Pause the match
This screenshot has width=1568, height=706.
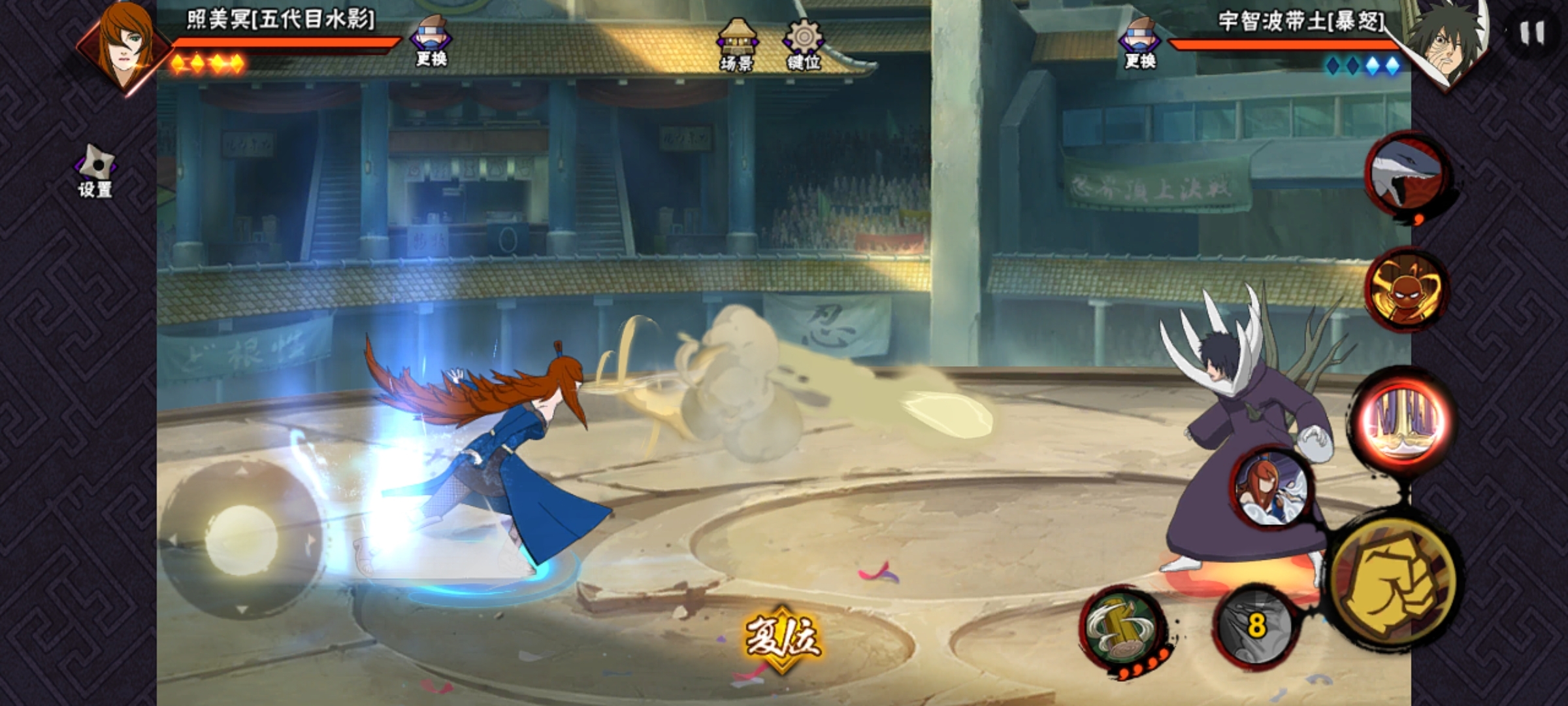(1531, 33)
